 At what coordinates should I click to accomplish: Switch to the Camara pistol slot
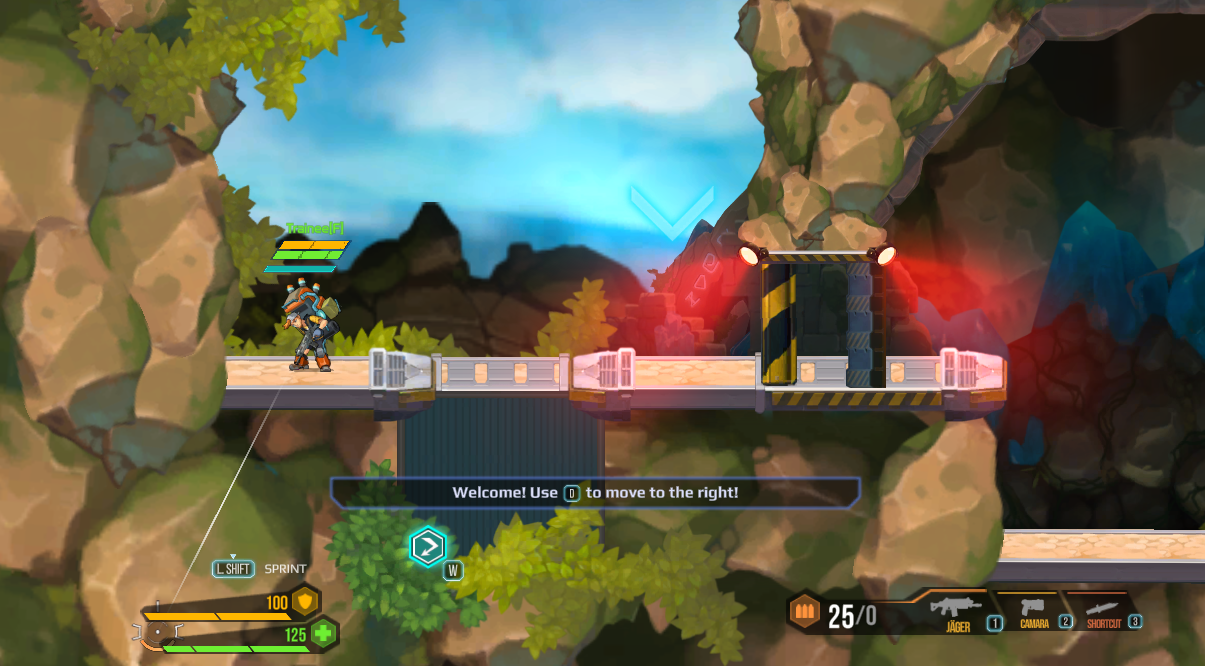(x=1035, y=608)
